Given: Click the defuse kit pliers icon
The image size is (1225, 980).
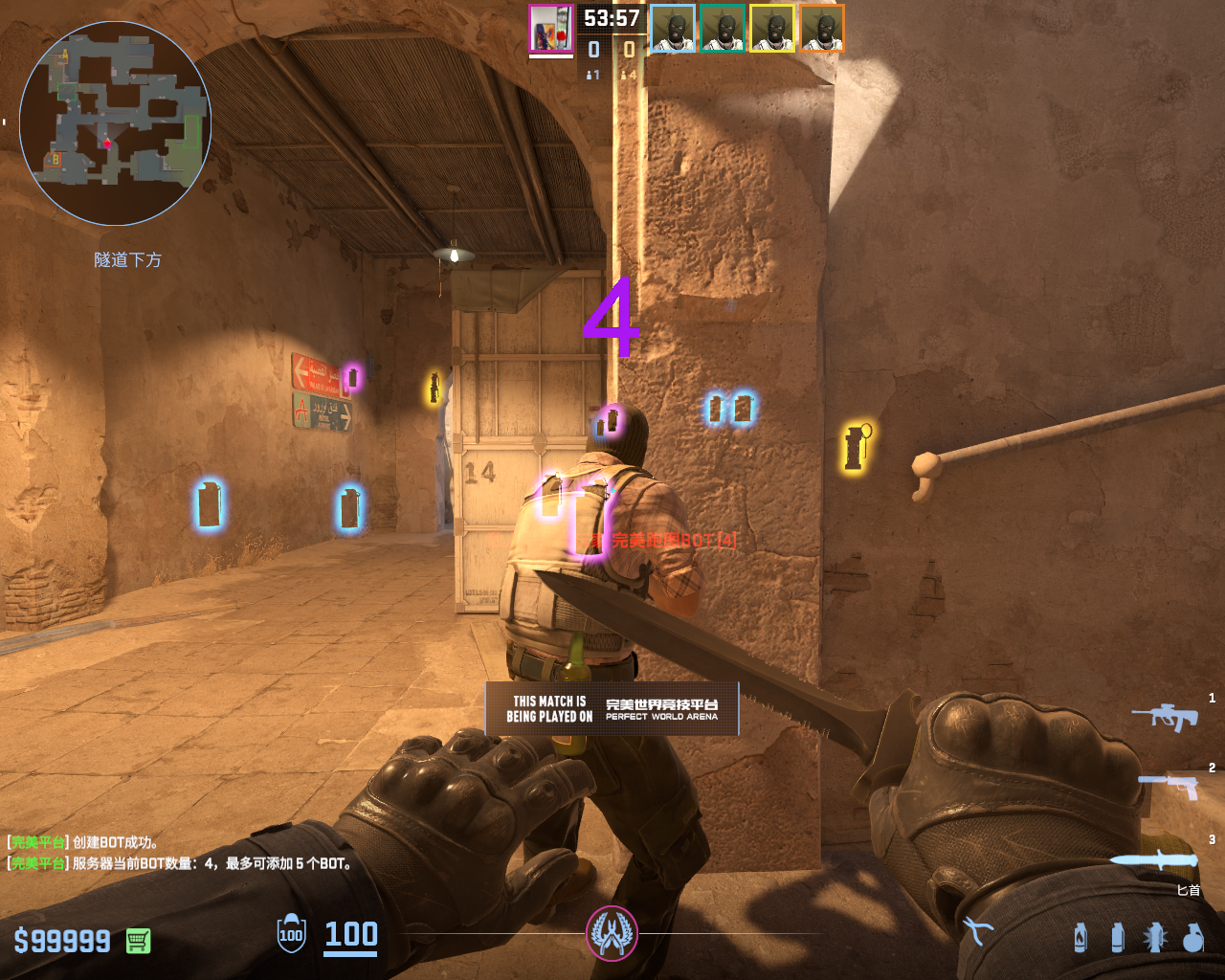Looking at the screenshot, I should click(978, 931).
